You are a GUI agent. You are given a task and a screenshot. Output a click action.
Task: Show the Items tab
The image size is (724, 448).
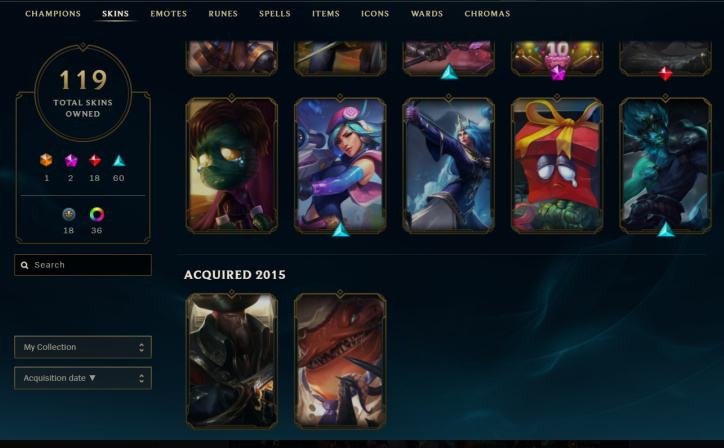pos(326,14)
